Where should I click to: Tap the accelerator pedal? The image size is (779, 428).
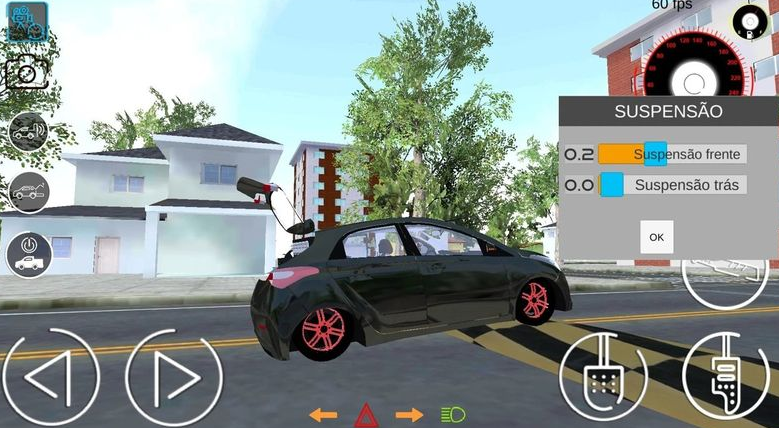pyautogui.click(x=726, y=377)
